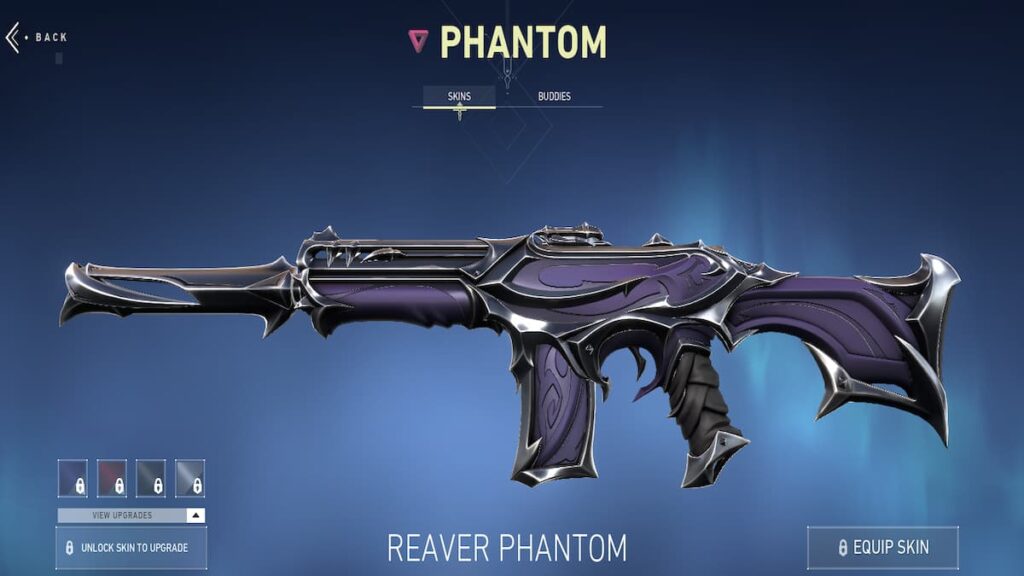This screenshot has height=576, width=1024.
Task: Click Unlock Skin to Upgrade
Action: coord(131,548)
